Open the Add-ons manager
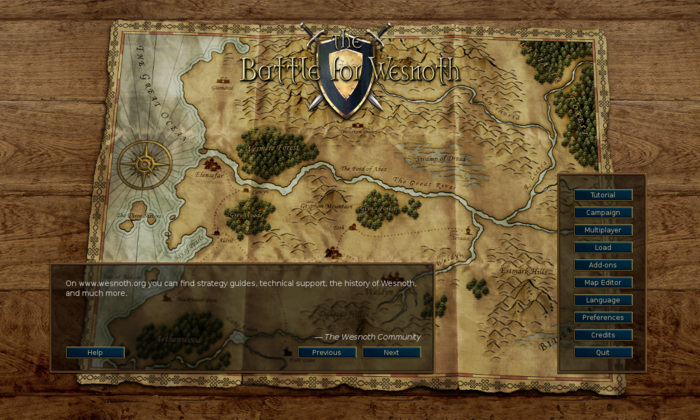 [603, 265]
